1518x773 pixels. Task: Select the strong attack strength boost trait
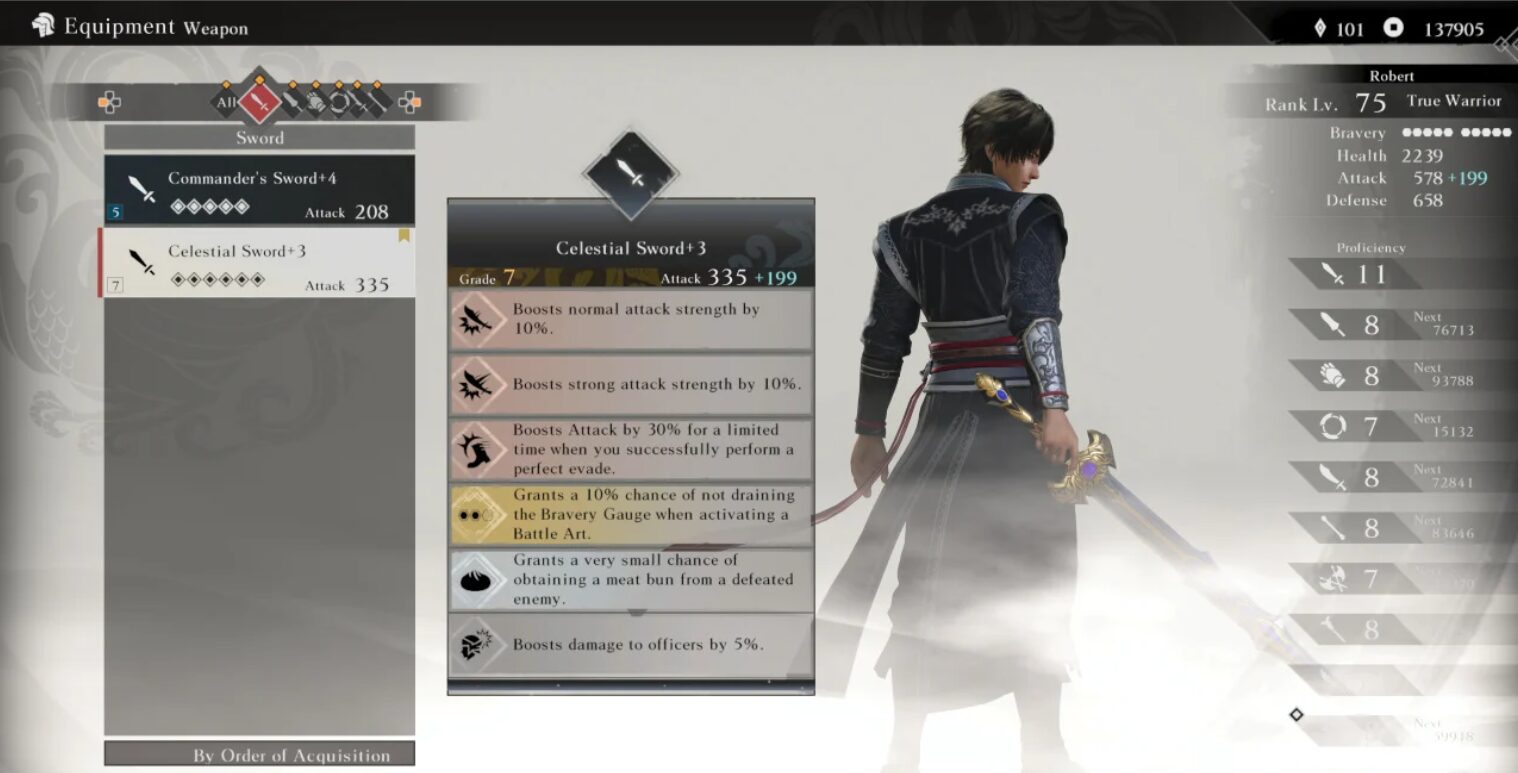pyautogui.click(x=630, y=385)
